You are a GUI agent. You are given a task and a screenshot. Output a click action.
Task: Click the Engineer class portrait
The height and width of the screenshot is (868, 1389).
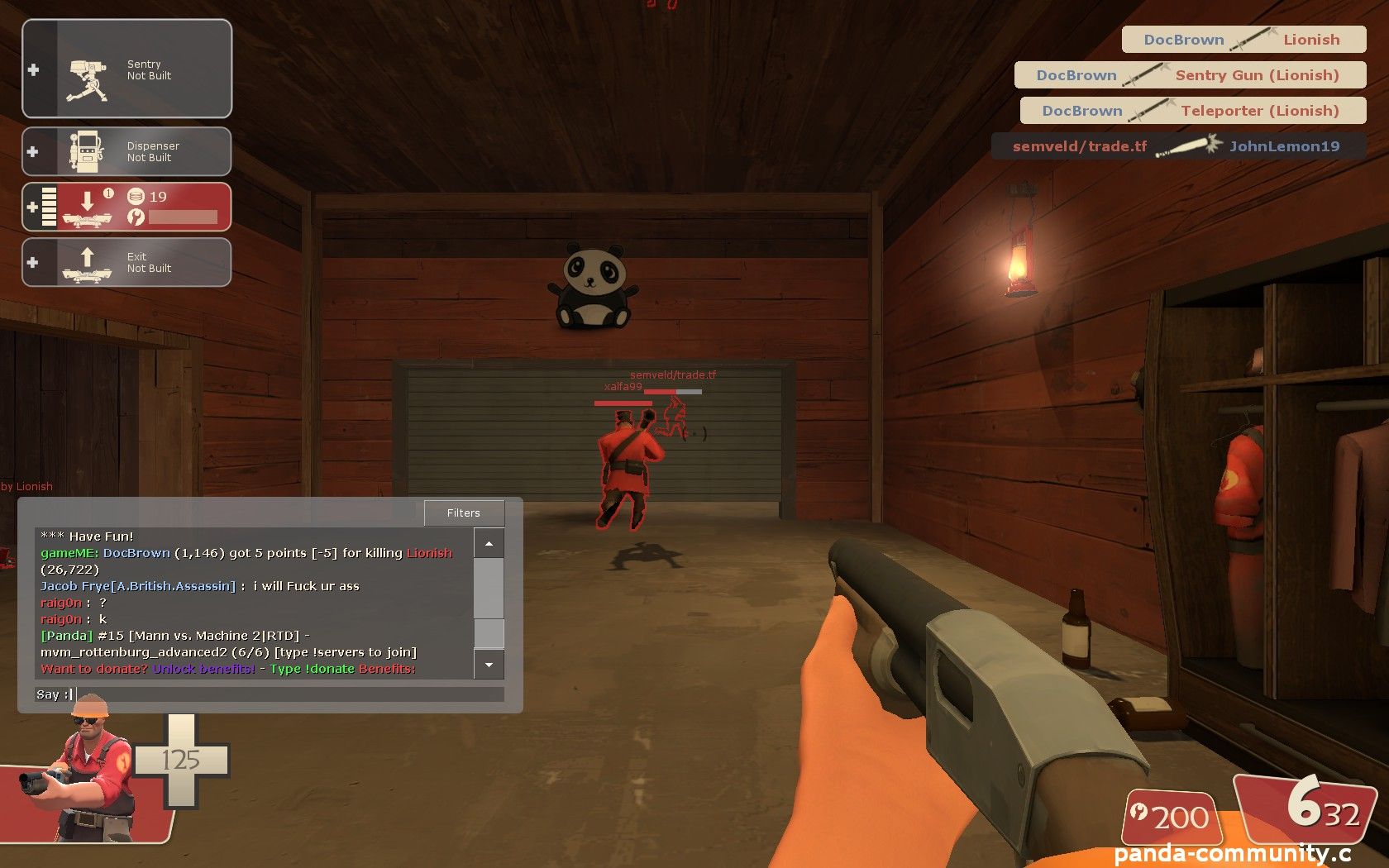tap(87, 773)
